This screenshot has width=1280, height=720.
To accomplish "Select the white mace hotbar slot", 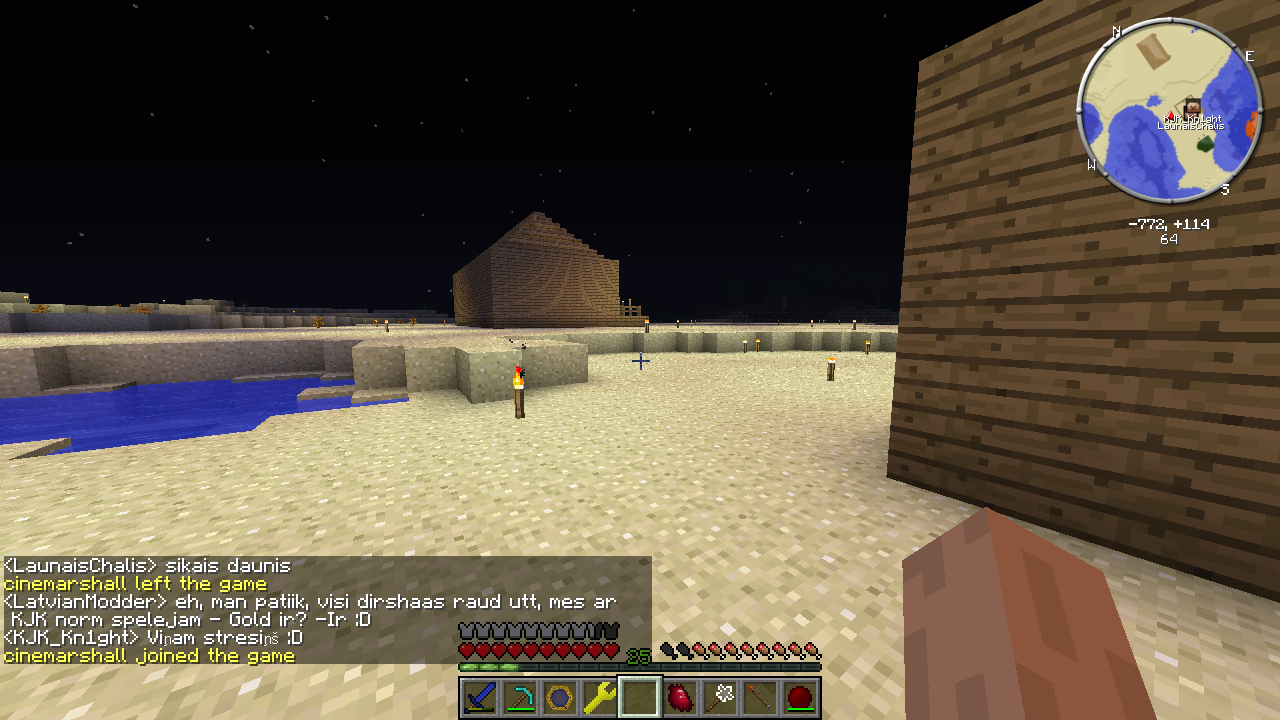I will [720, 697].
